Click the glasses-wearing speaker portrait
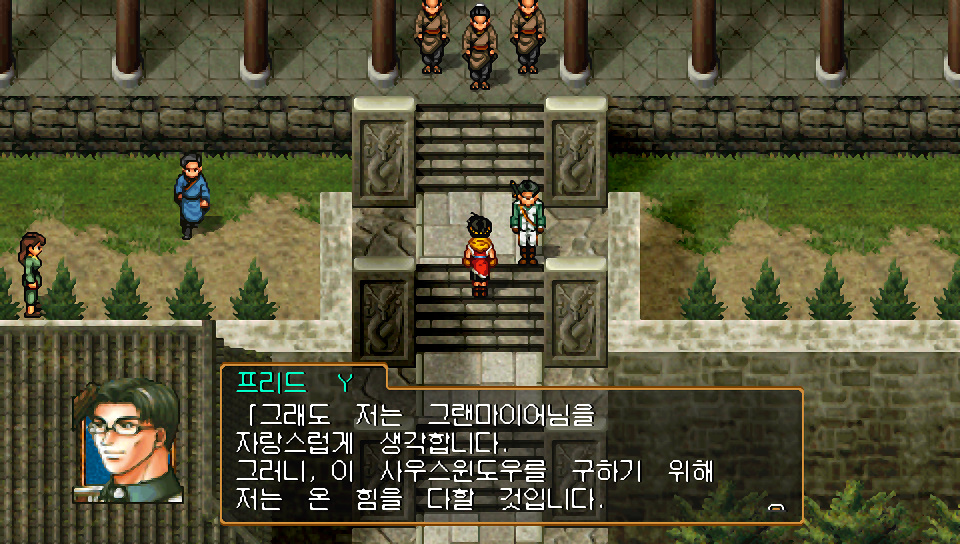The width and height of the screenshot is (960, 544). click(128, 441)
